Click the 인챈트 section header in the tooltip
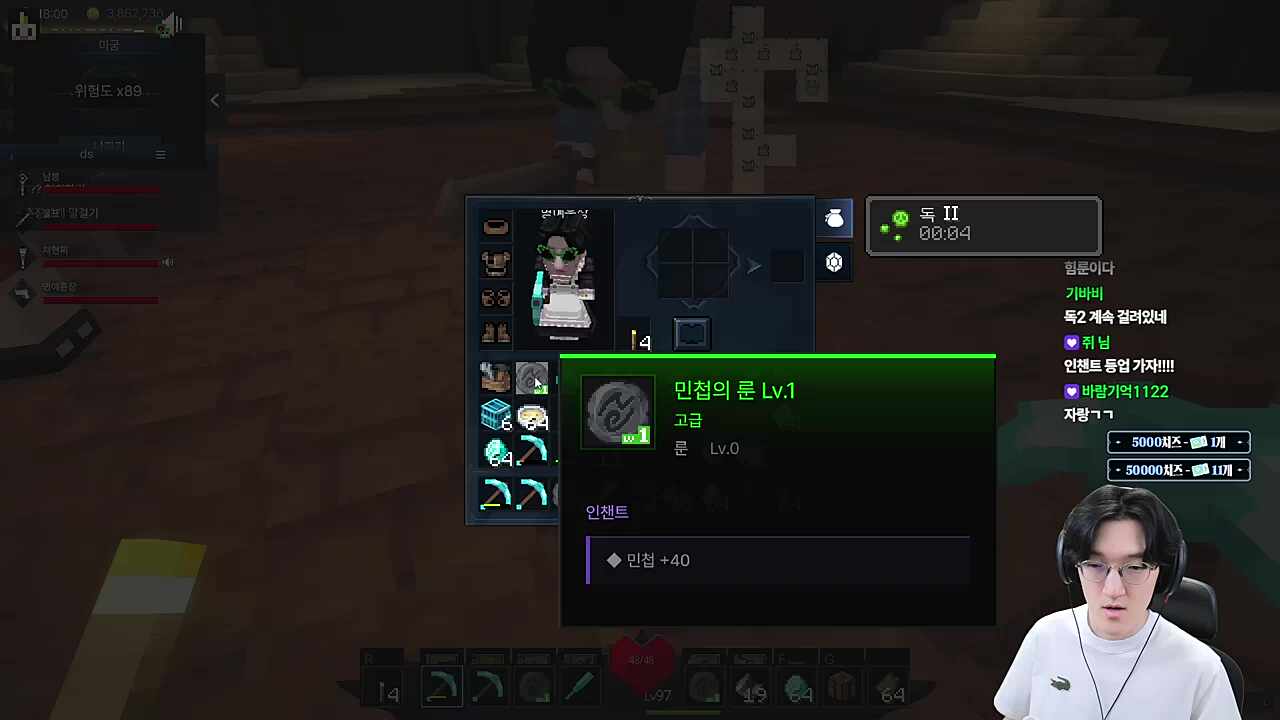The width and height of the screenshot is (1280, 720). [x=606, y=511]
